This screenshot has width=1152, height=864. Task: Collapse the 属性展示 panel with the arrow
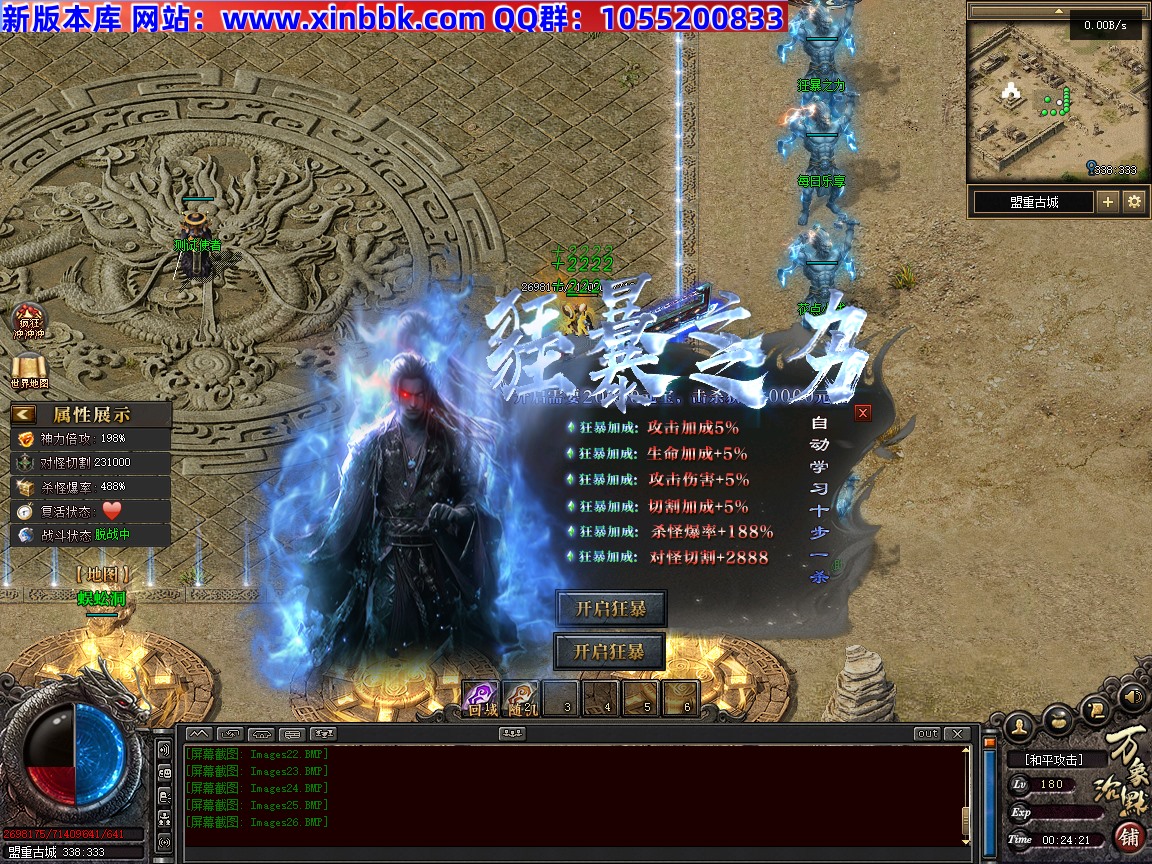coord(24,414)
